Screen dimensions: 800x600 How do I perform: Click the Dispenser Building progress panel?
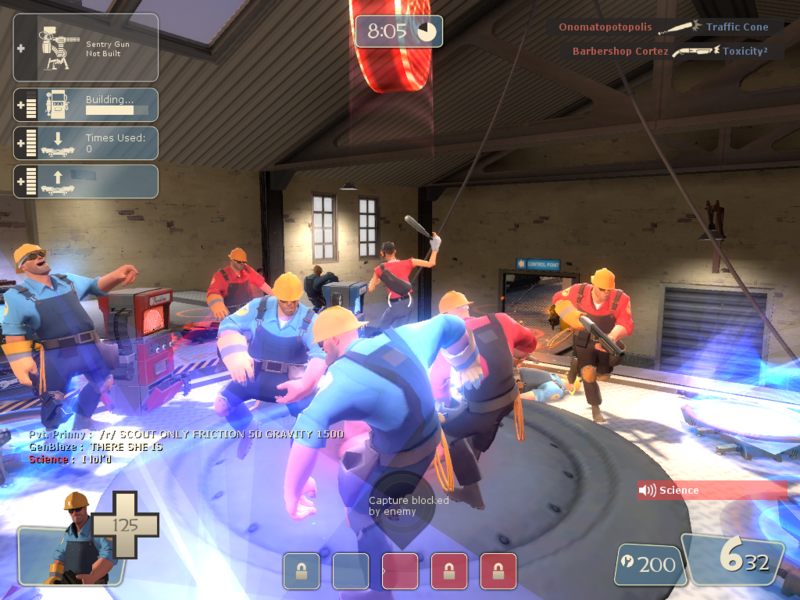[85, 105]
